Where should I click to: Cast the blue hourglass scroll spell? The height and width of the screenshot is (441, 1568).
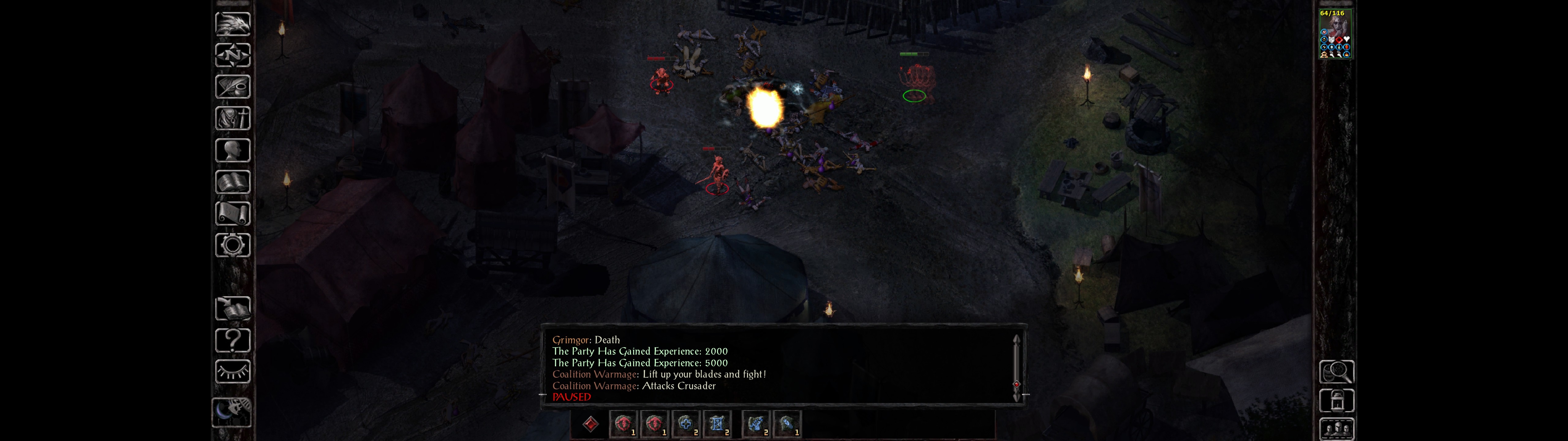click(717, 424)
